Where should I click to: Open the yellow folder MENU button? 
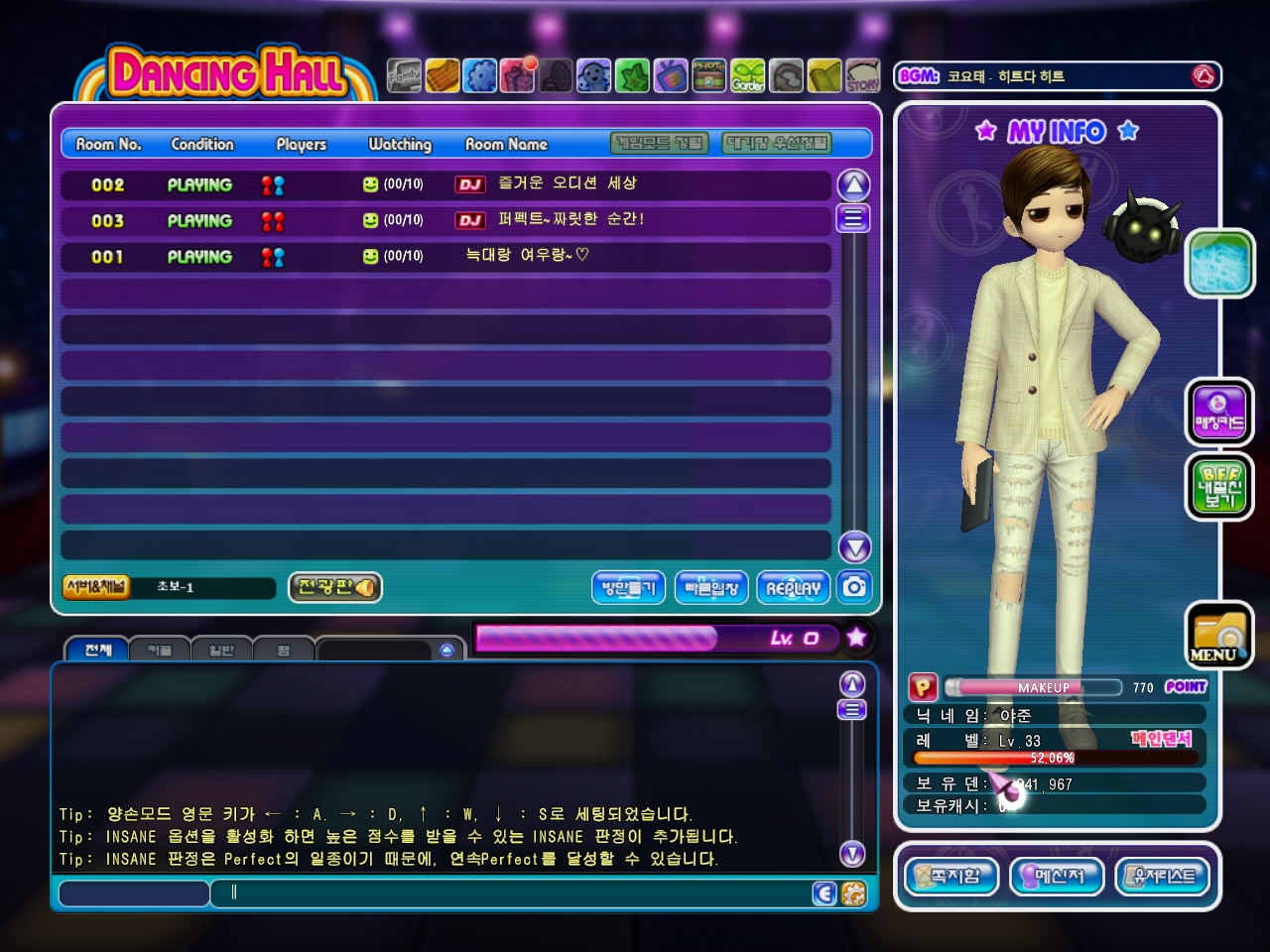click(x=1218, y=635)
